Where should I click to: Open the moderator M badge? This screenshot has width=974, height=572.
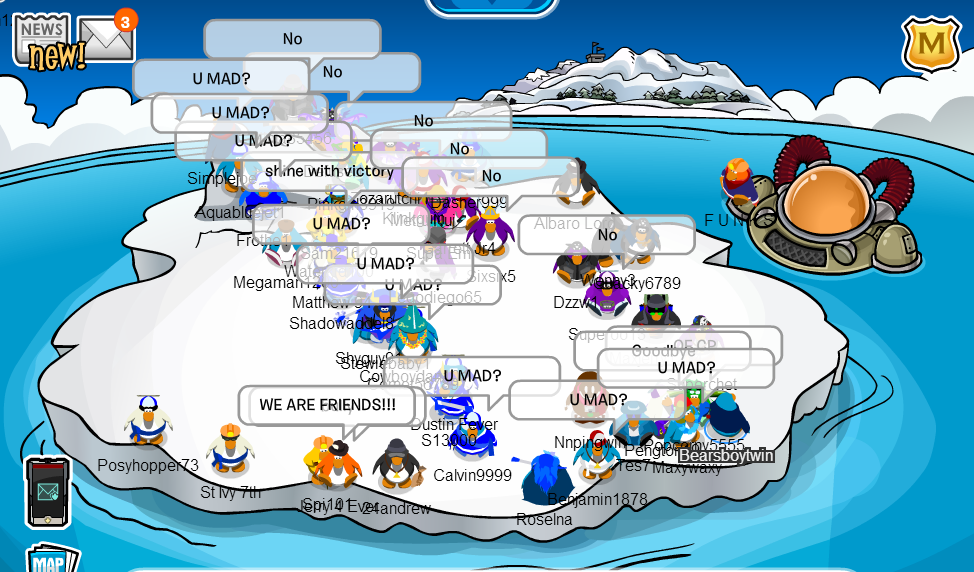[930, 44]
